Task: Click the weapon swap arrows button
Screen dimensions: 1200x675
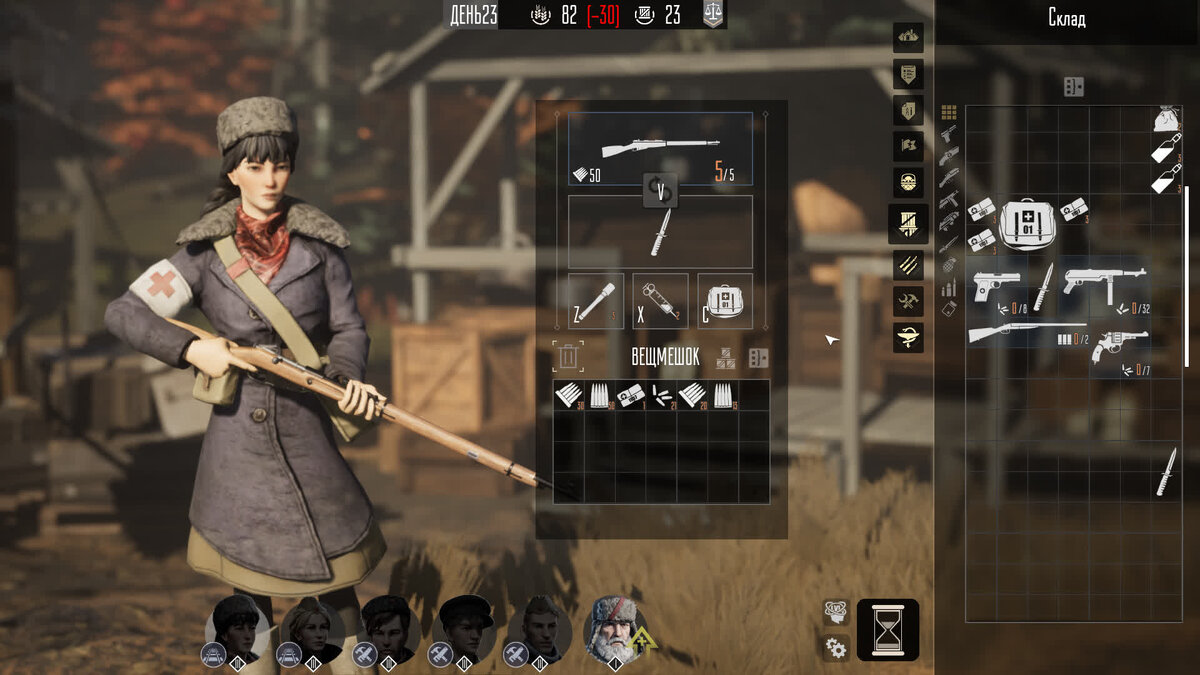Action: (x=660, y=189)
